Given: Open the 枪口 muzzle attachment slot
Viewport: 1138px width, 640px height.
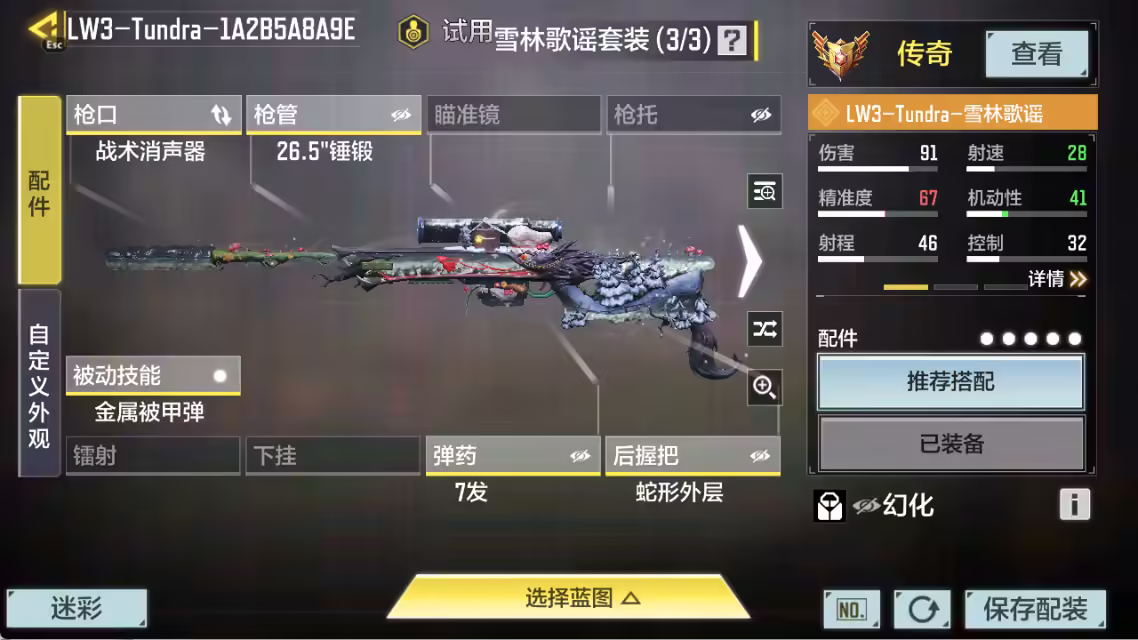Looking at the screenshot, I should tap(153, 115).
